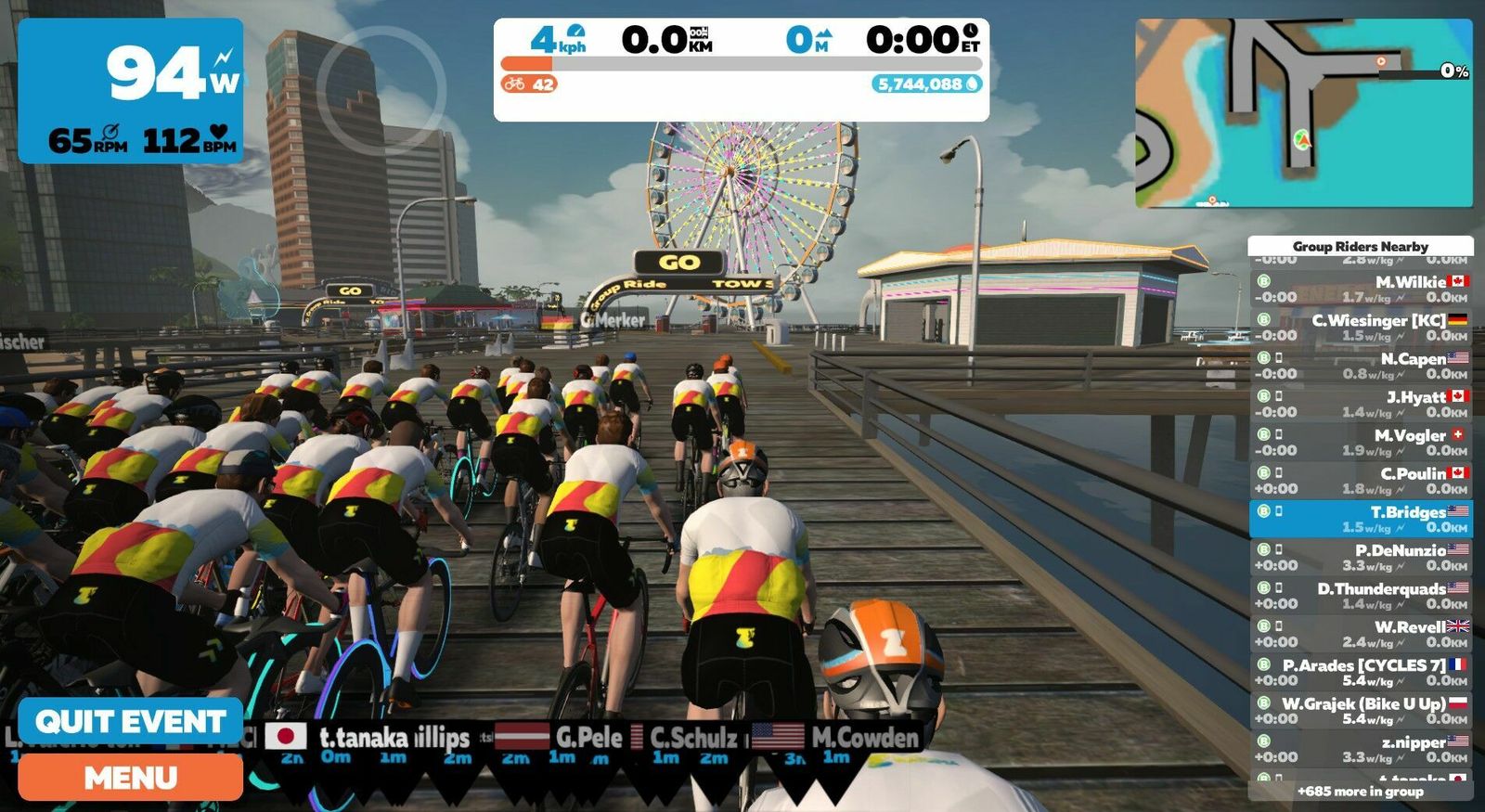Click the highlighted T.Bridges row
This screenshot has width=1485, height=812.
[1360, 520]
